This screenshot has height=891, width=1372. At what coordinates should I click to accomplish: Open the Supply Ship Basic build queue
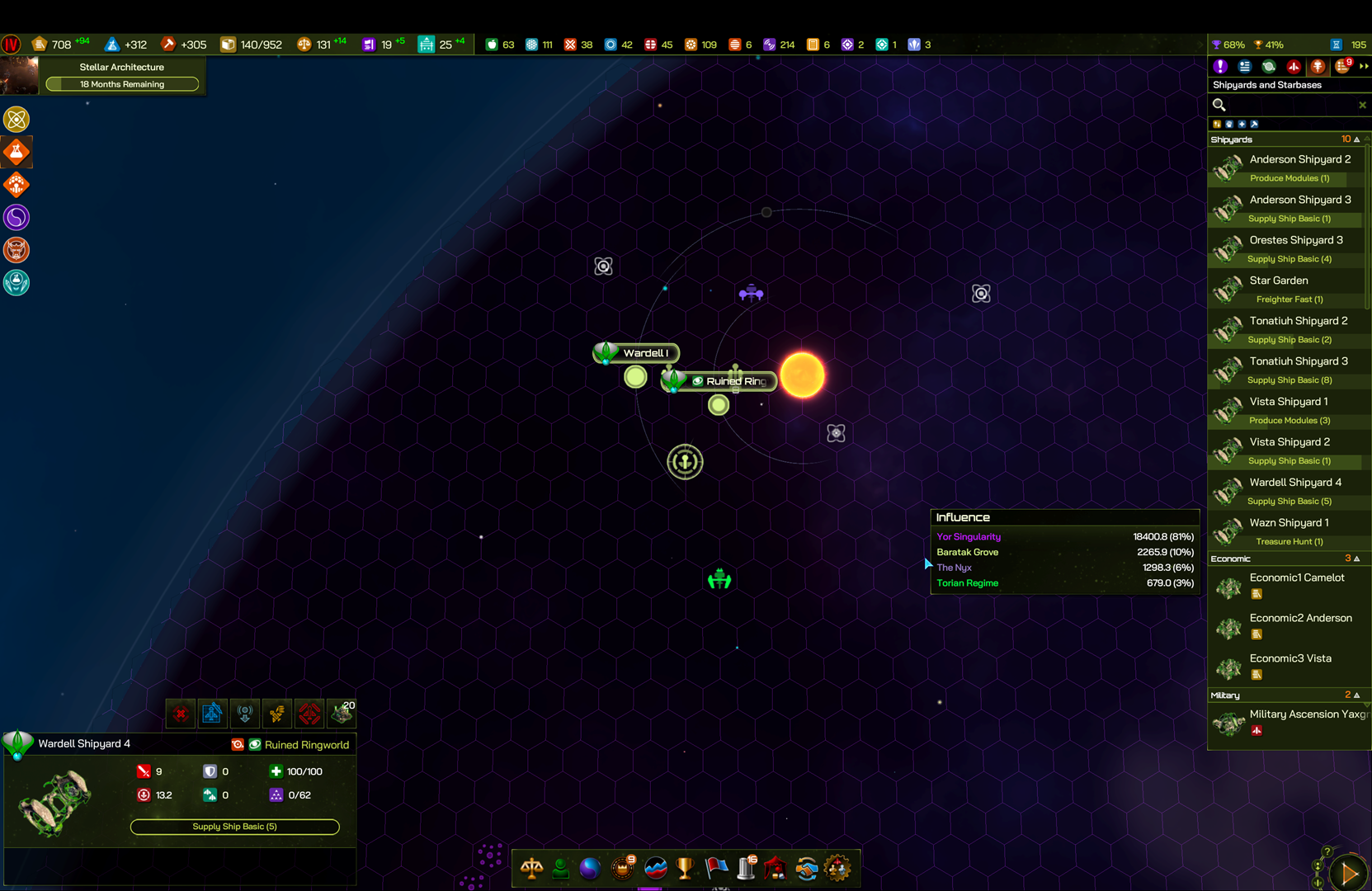pyautogui.click(x=234, y=827)
